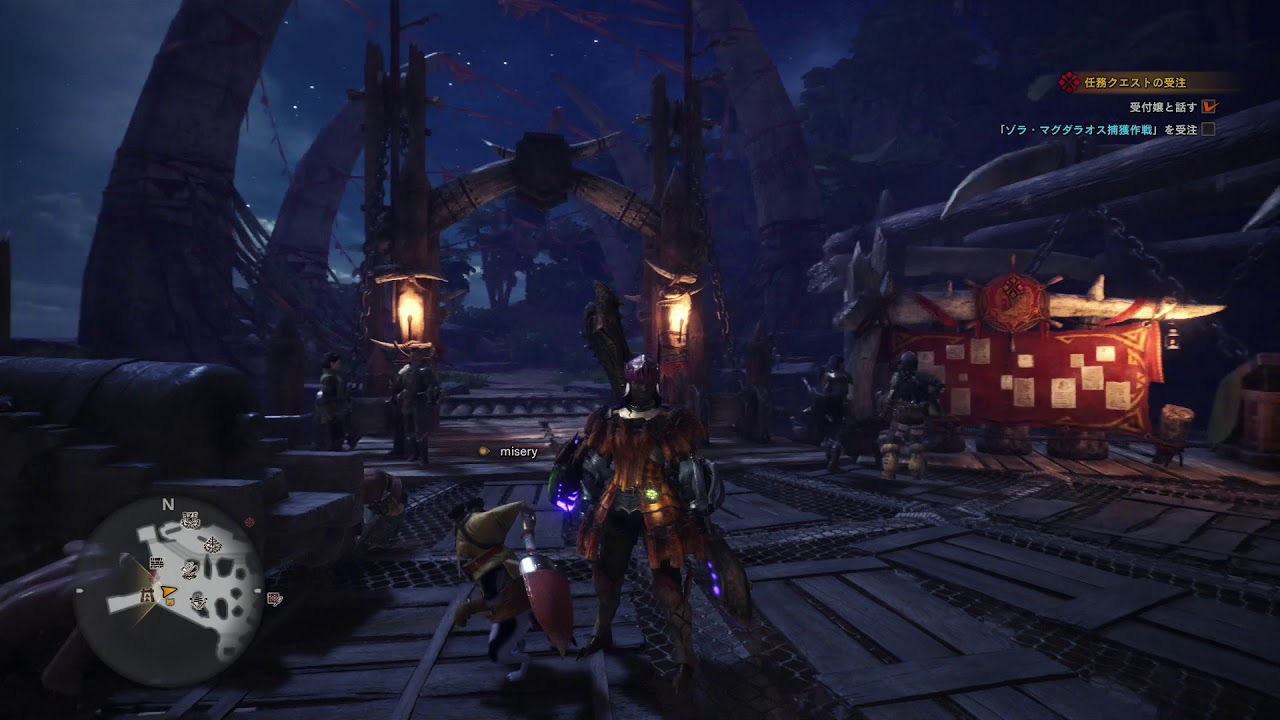
Task: Tick the ゾラ・マグダラオス捕獲作戦 quest checkbox
Action: pyautogui.click(x=1209, y=131)
